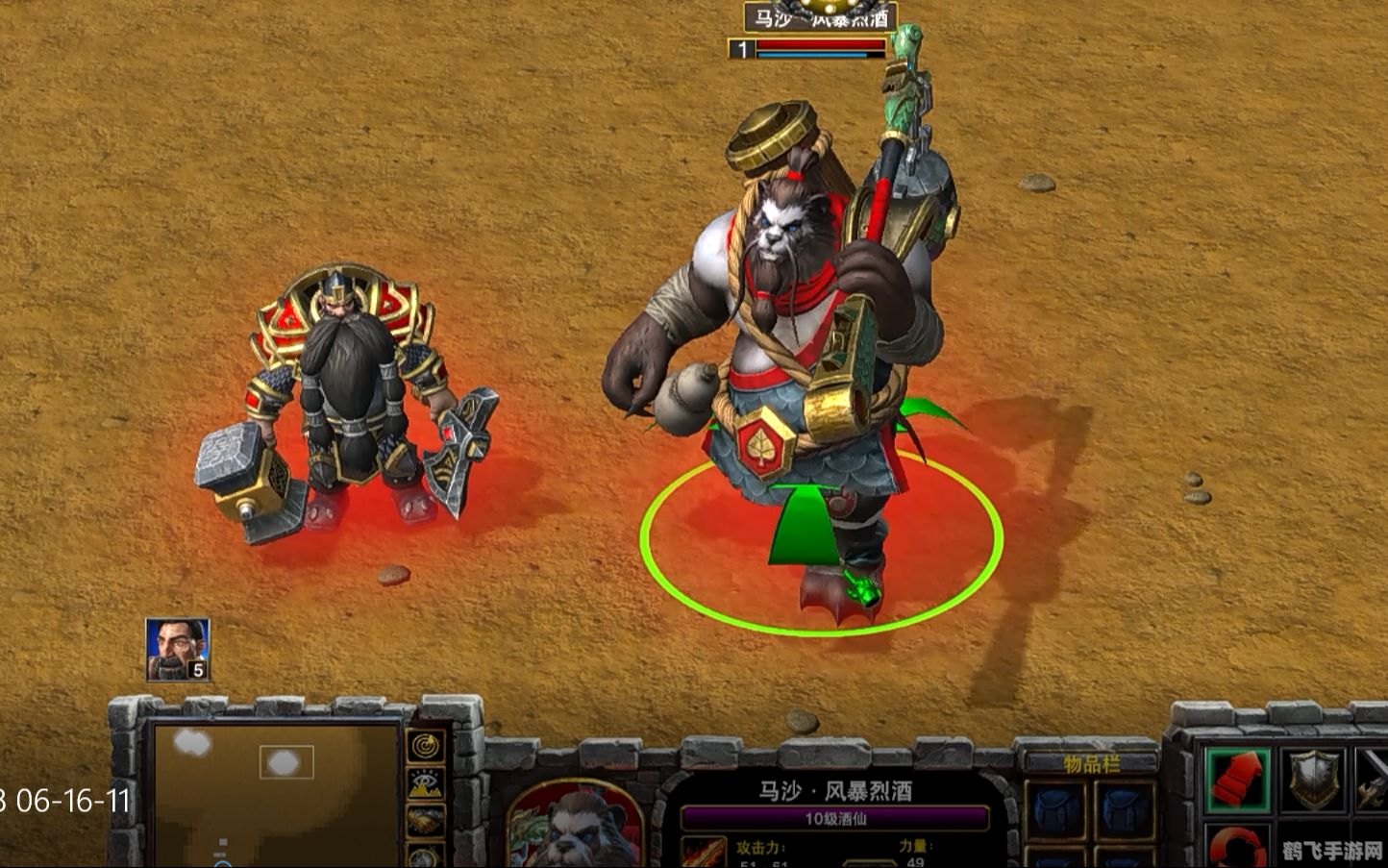Click the 物品栏 inventory panel header
This screenshot has height=868, width=1388.
click(x=1090, y=760)
